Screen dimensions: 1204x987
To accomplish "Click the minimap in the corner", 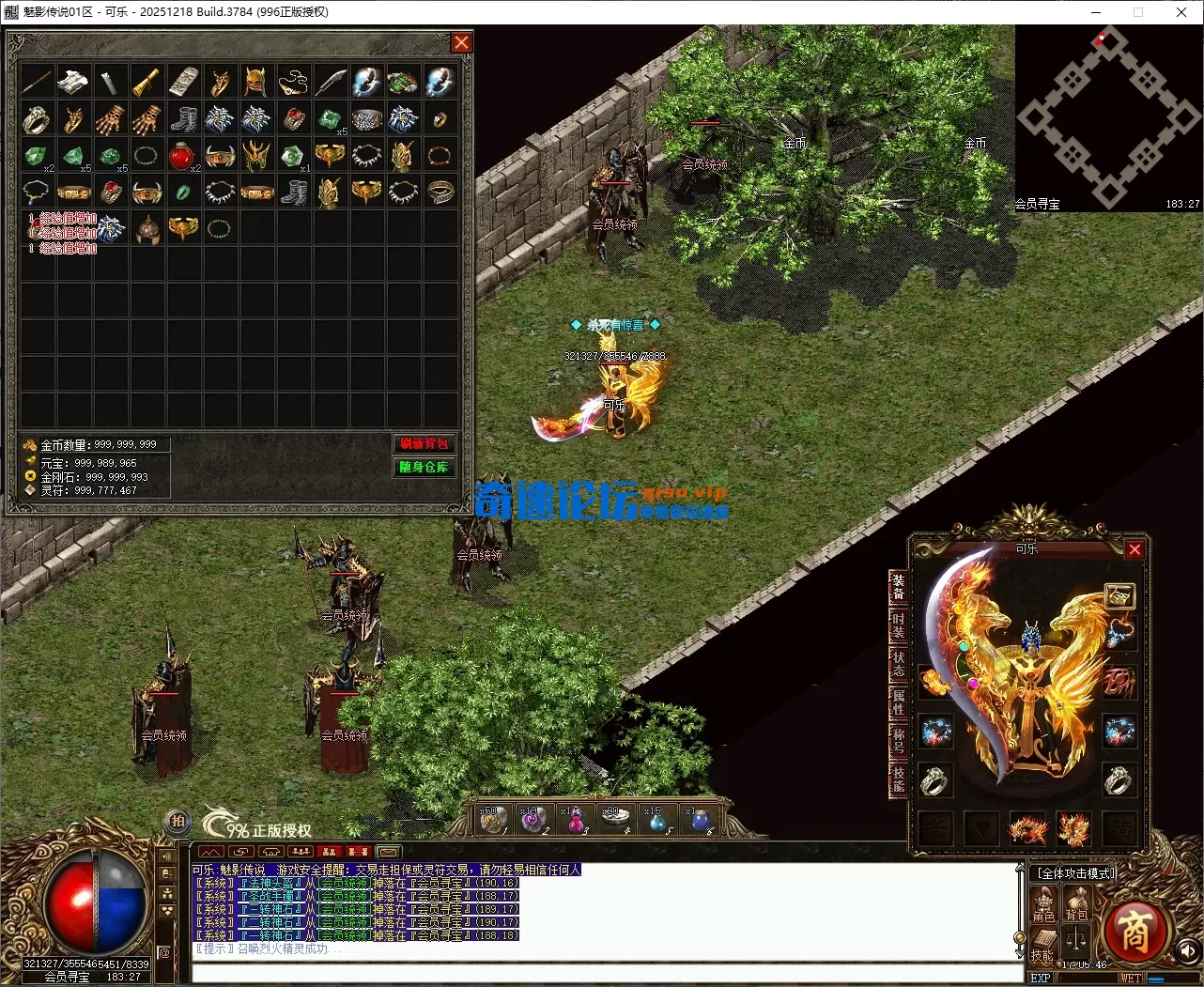I will click(x=1108, y=117).
